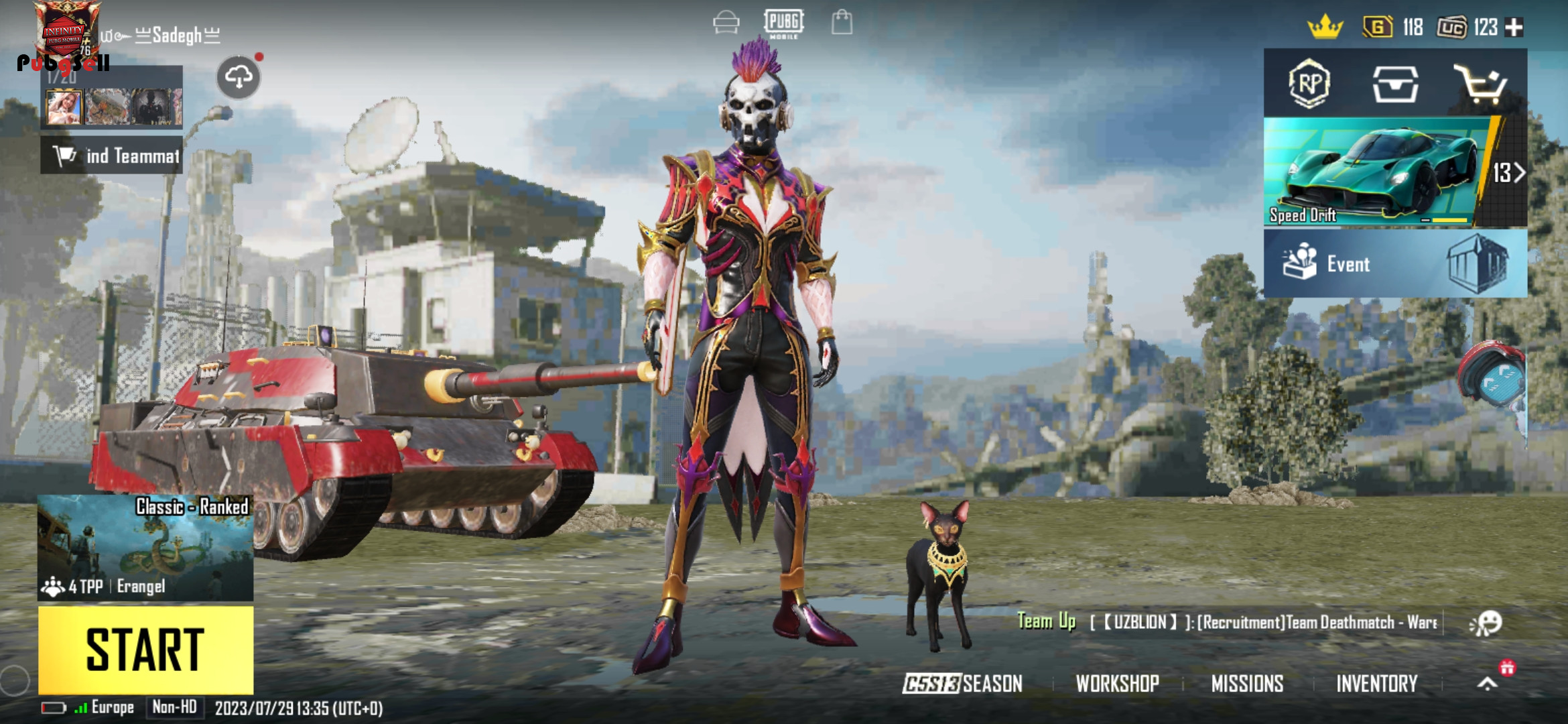Add more UC with plus button
The image size is (1568, 724).
1514,27
